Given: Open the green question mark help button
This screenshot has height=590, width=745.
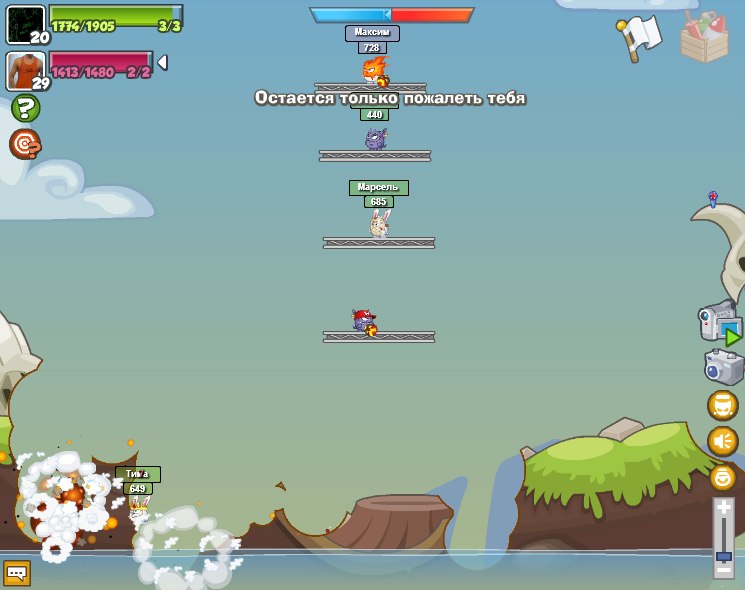Looking at the screenshot, I should point(25,108).
